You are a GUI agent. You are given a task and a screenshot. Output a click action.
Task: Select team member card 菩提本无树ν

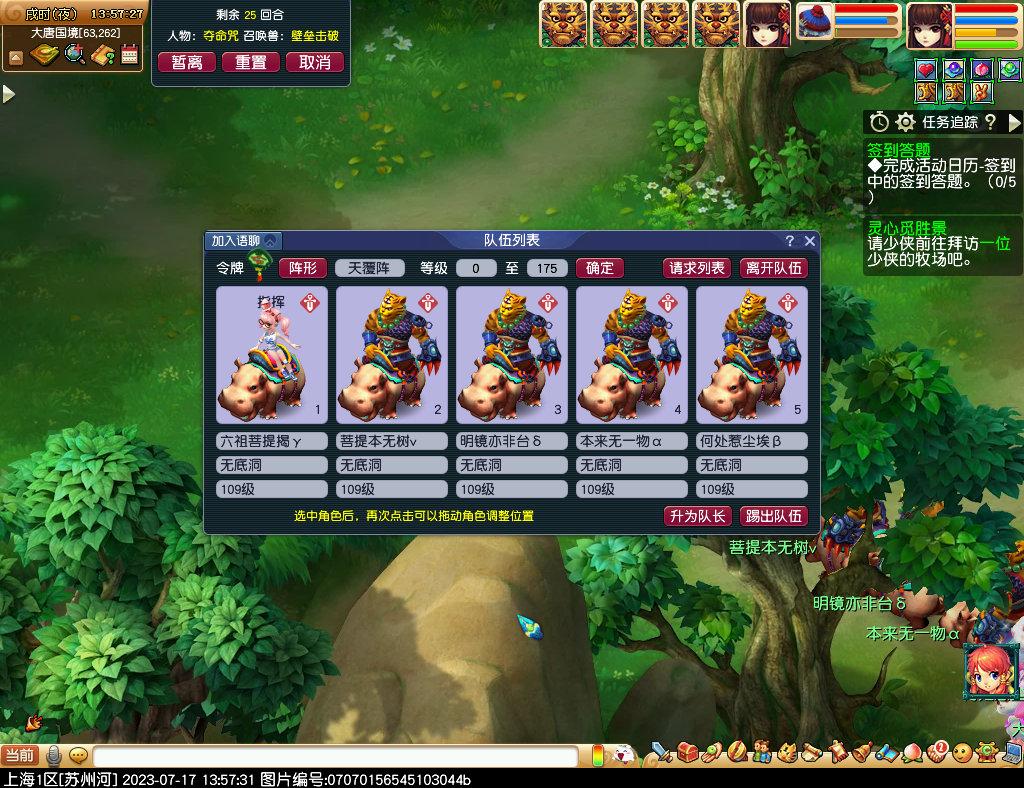coord(392,355)
